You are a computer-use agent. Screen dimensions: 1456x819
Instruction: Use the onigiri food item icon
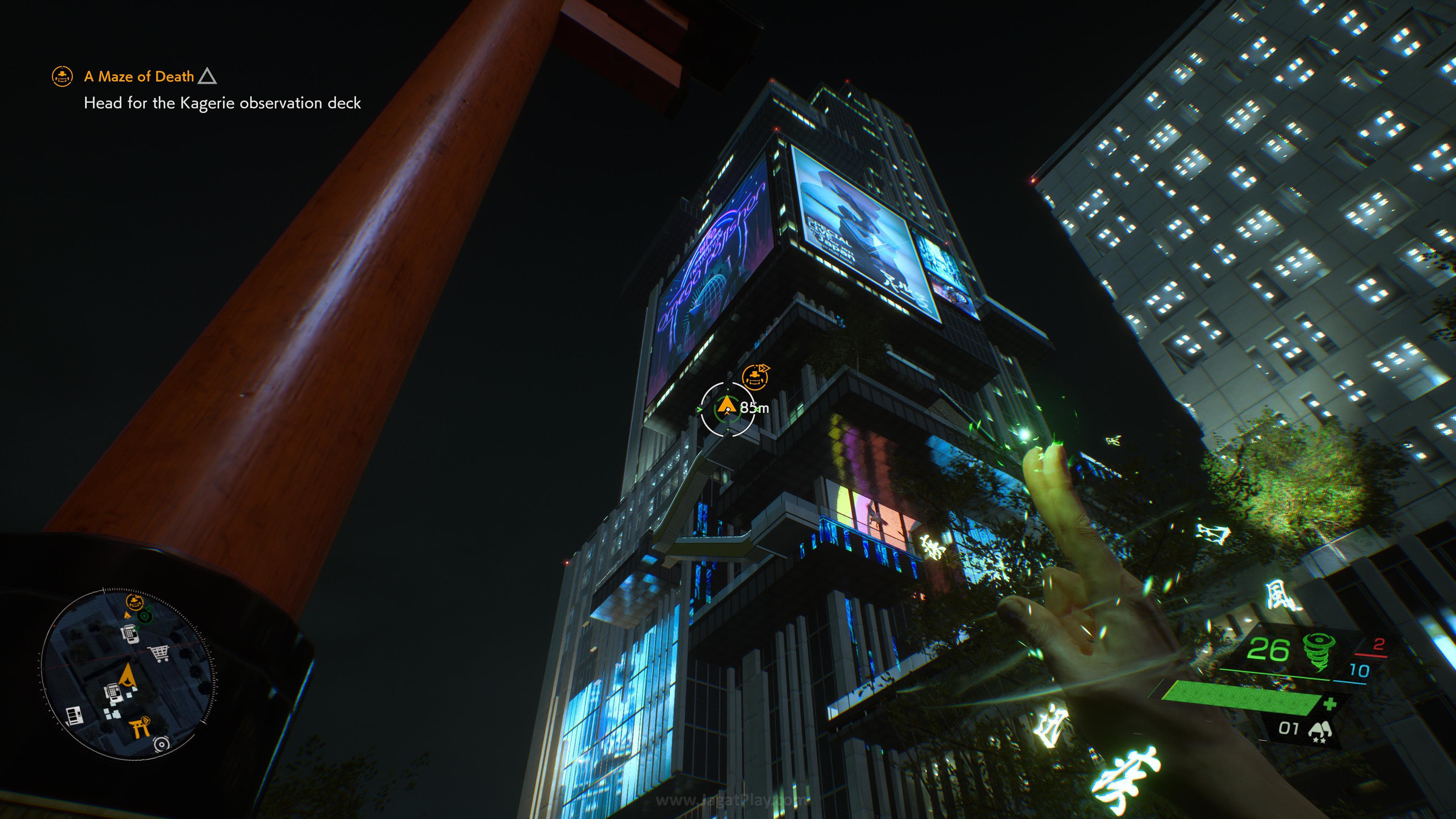click(x=1319, y=730)
